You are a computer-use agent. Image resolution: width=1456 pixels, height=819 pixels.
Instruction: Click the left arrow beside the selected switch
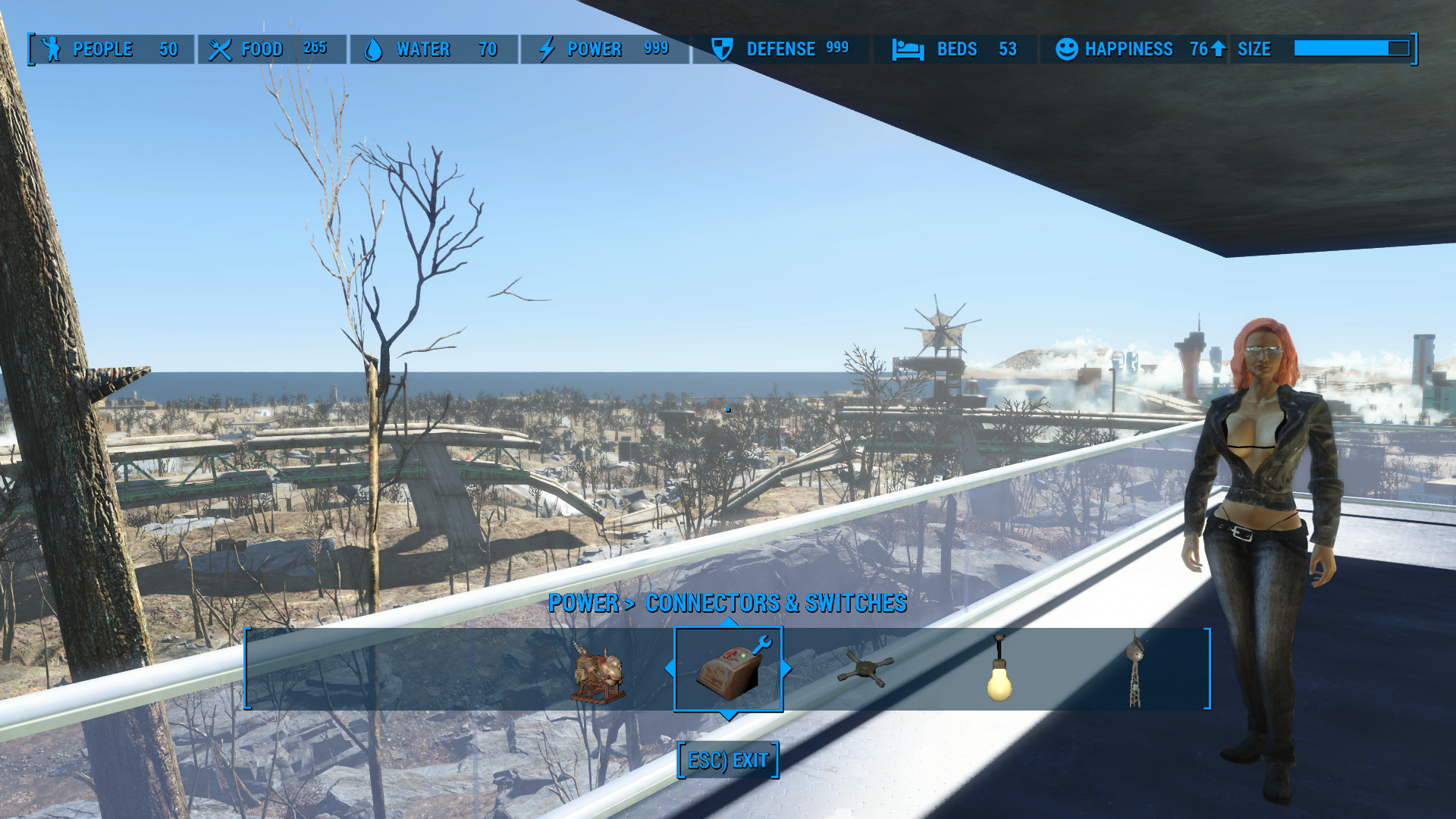[669, 669]
